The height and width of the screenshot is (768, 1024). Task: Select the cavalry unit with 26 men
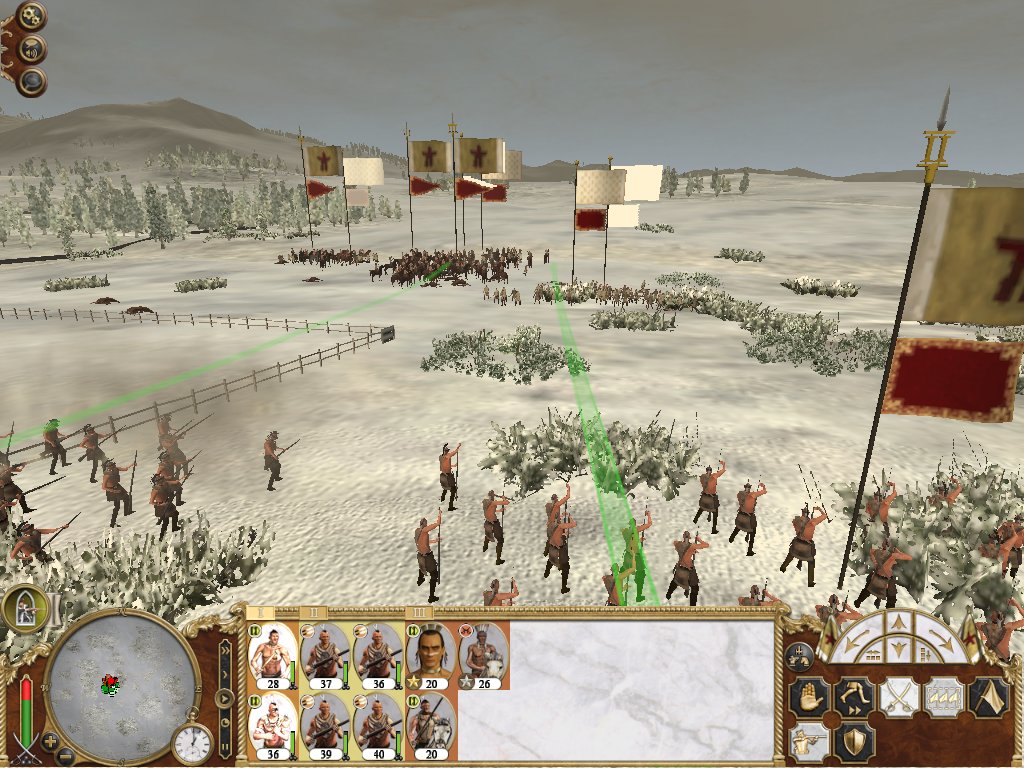(482, 654)
